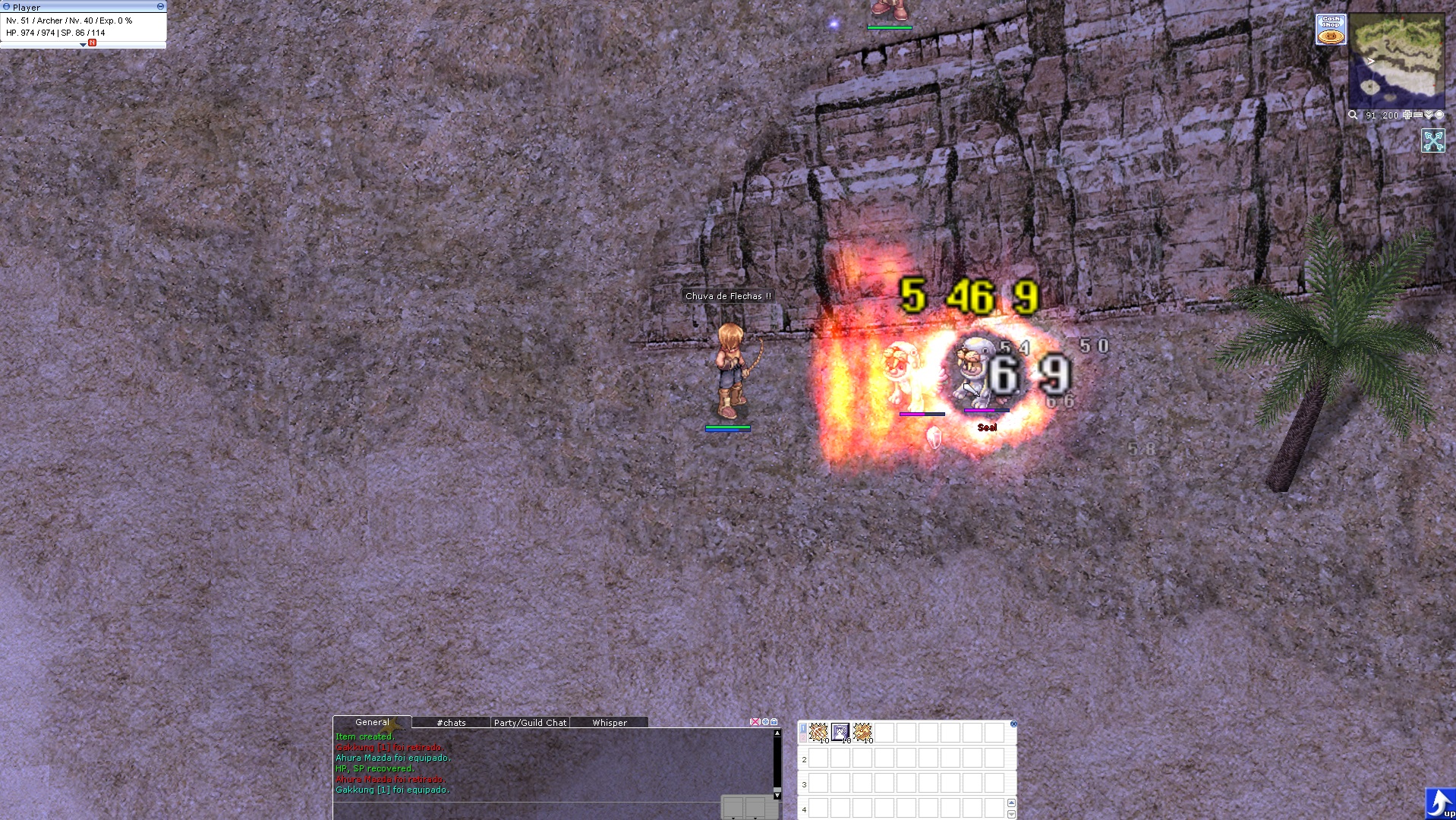Image resolution: width=1456 pixels, height=820 pixels.
Task: Click the four-arrow expand icon below the minimap
Action: (x=1433, y=141)
